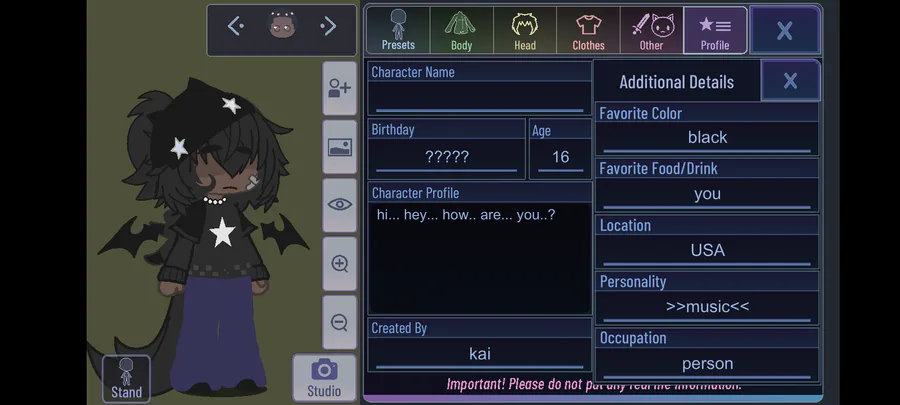This screenshot has height=405, width=900.
Task: Open the Other tab
Action: coord(651,30)
